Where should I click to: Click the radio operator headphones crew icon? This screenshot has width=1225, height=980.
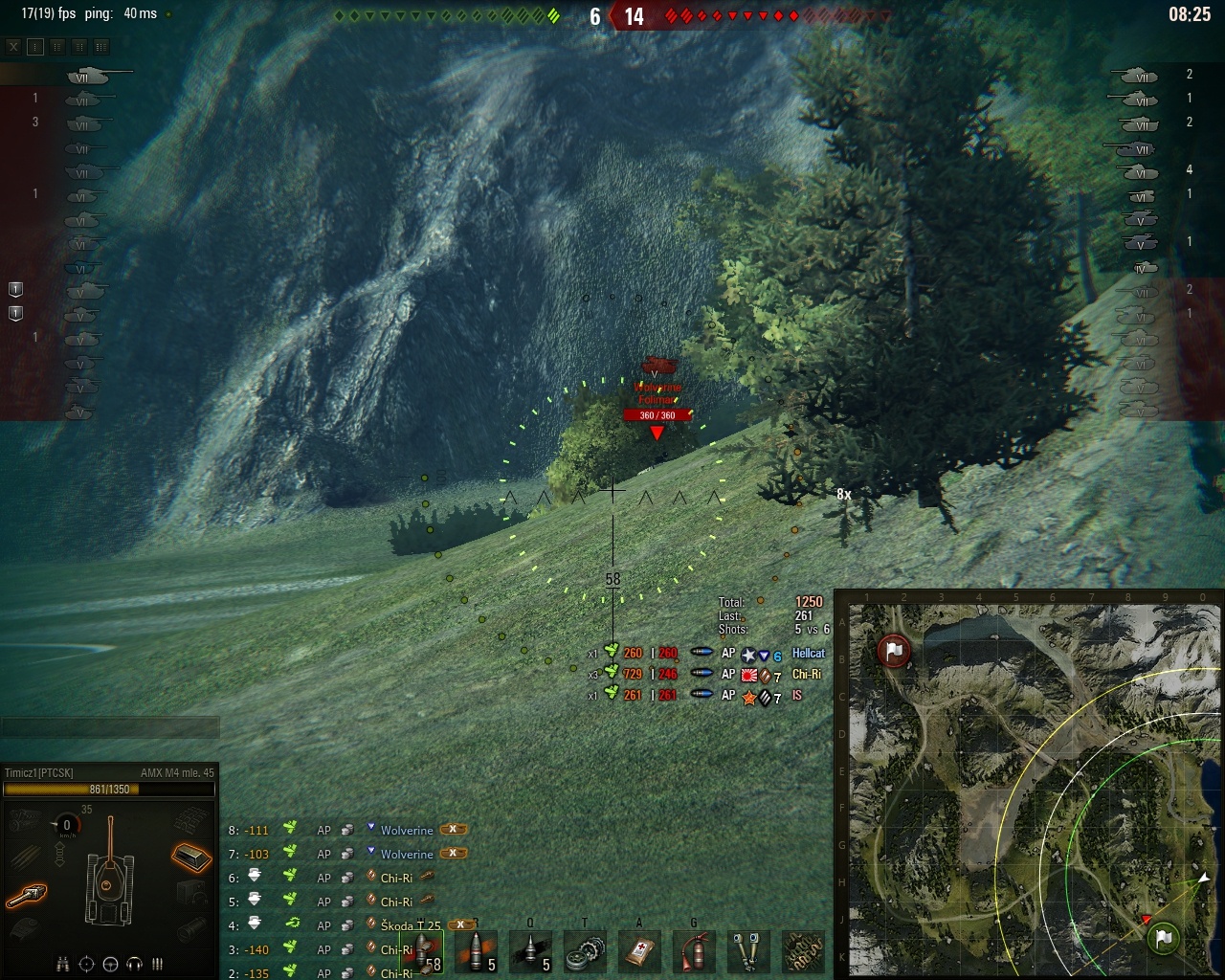point(135,964)
